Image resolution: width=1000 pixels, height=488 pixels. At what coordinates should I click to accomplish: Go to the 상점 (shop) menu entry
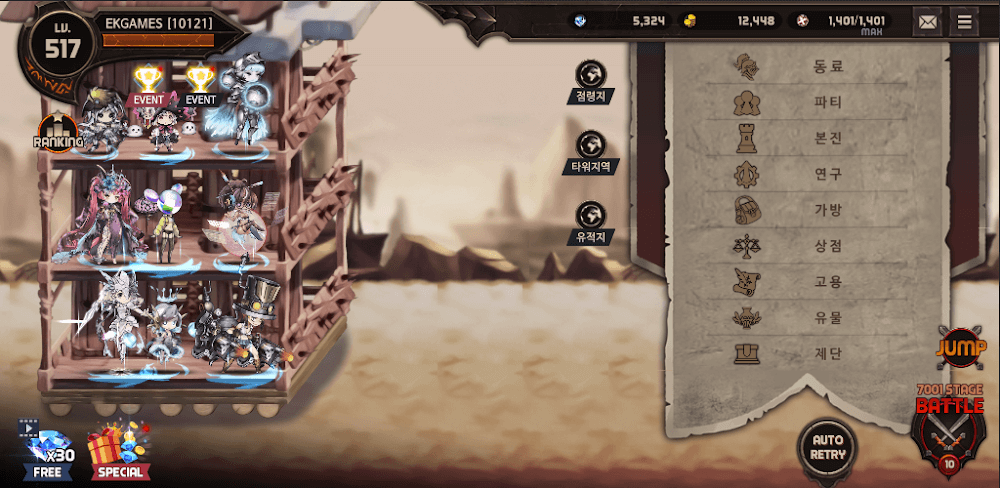tap(790, 247)
